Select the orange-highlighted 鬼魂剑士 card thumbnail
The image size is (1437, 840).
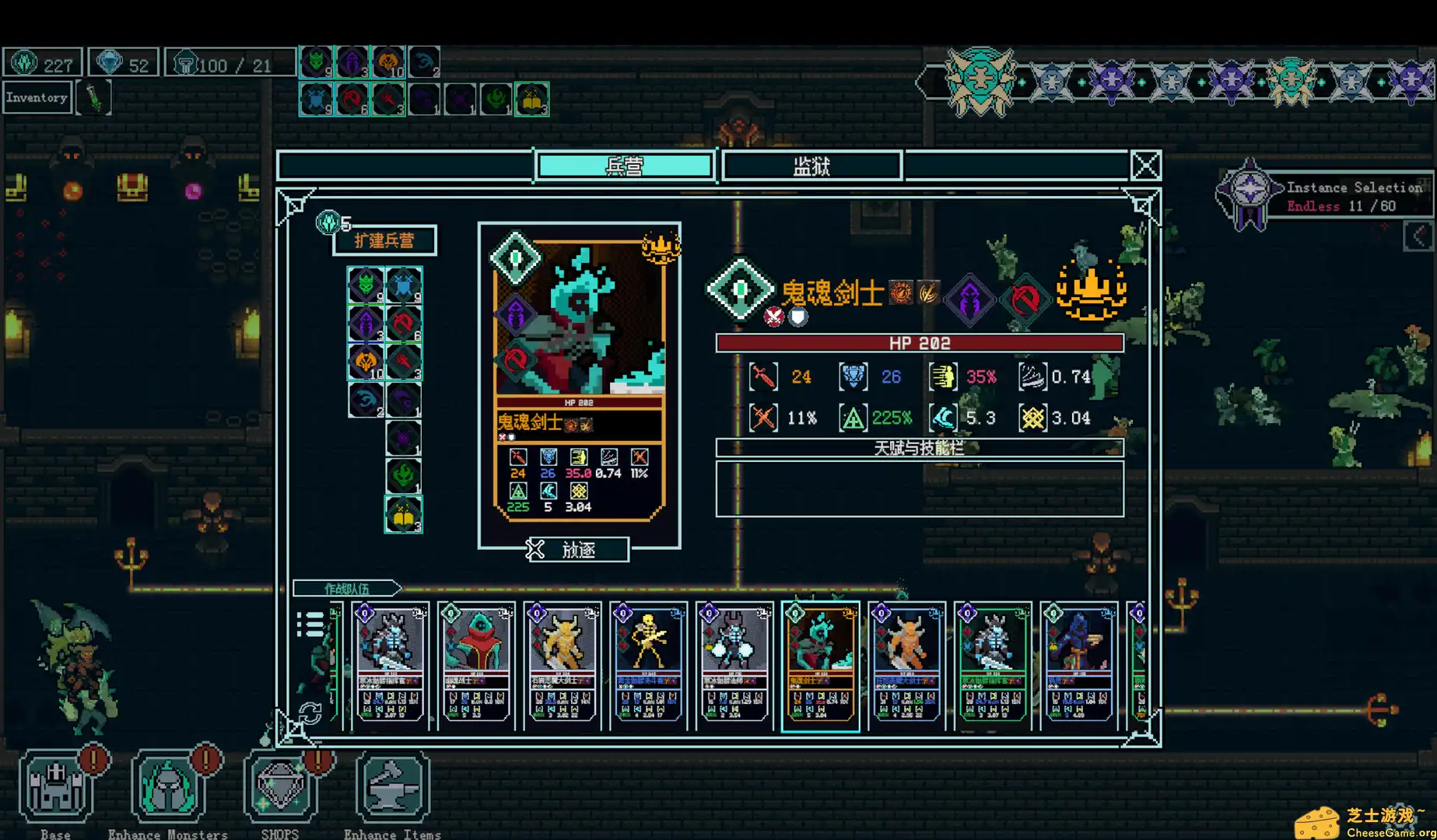coord(821,665)
